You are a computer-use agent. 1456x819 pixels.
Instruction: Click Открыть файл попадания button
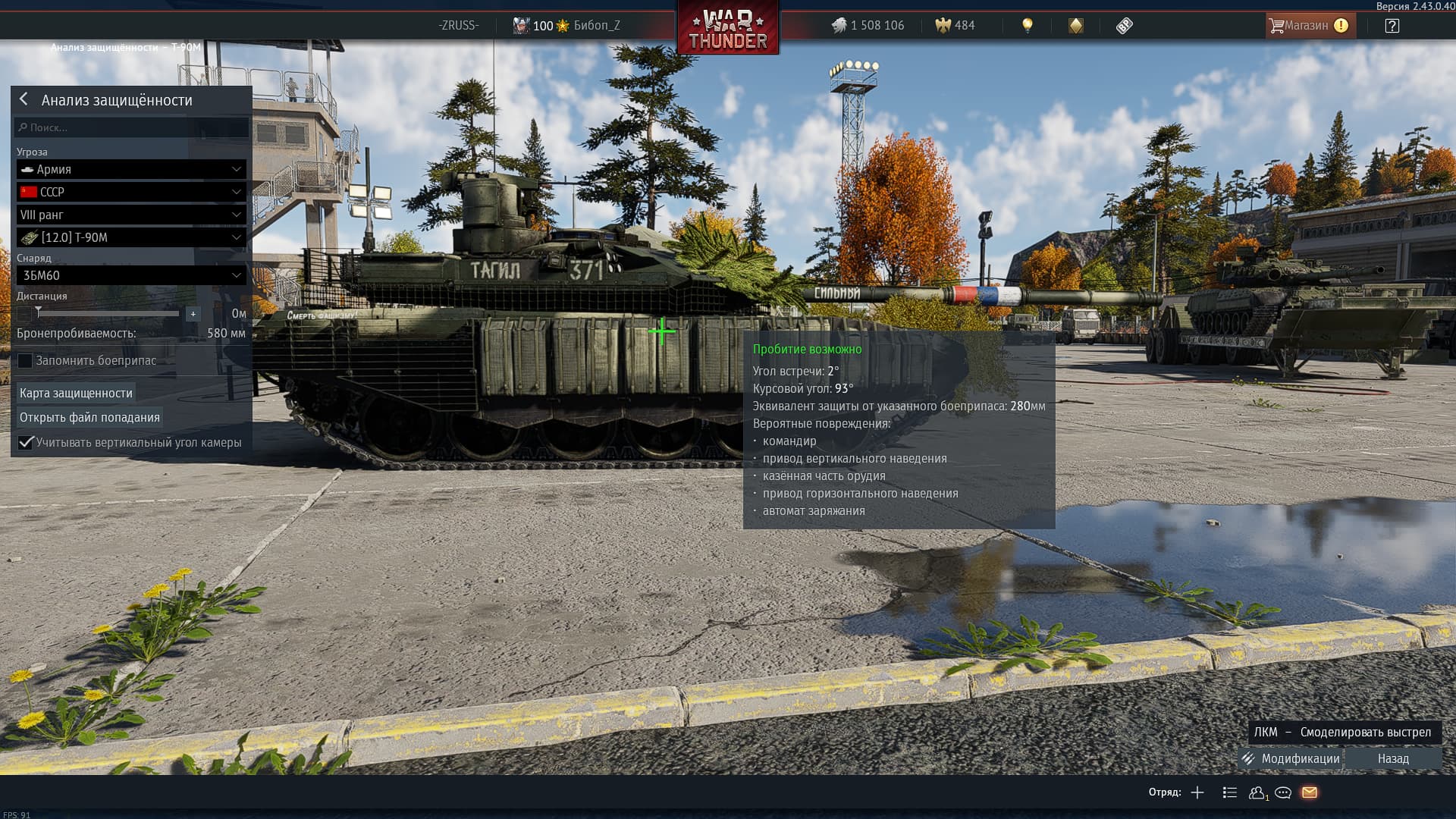[89, 417]
